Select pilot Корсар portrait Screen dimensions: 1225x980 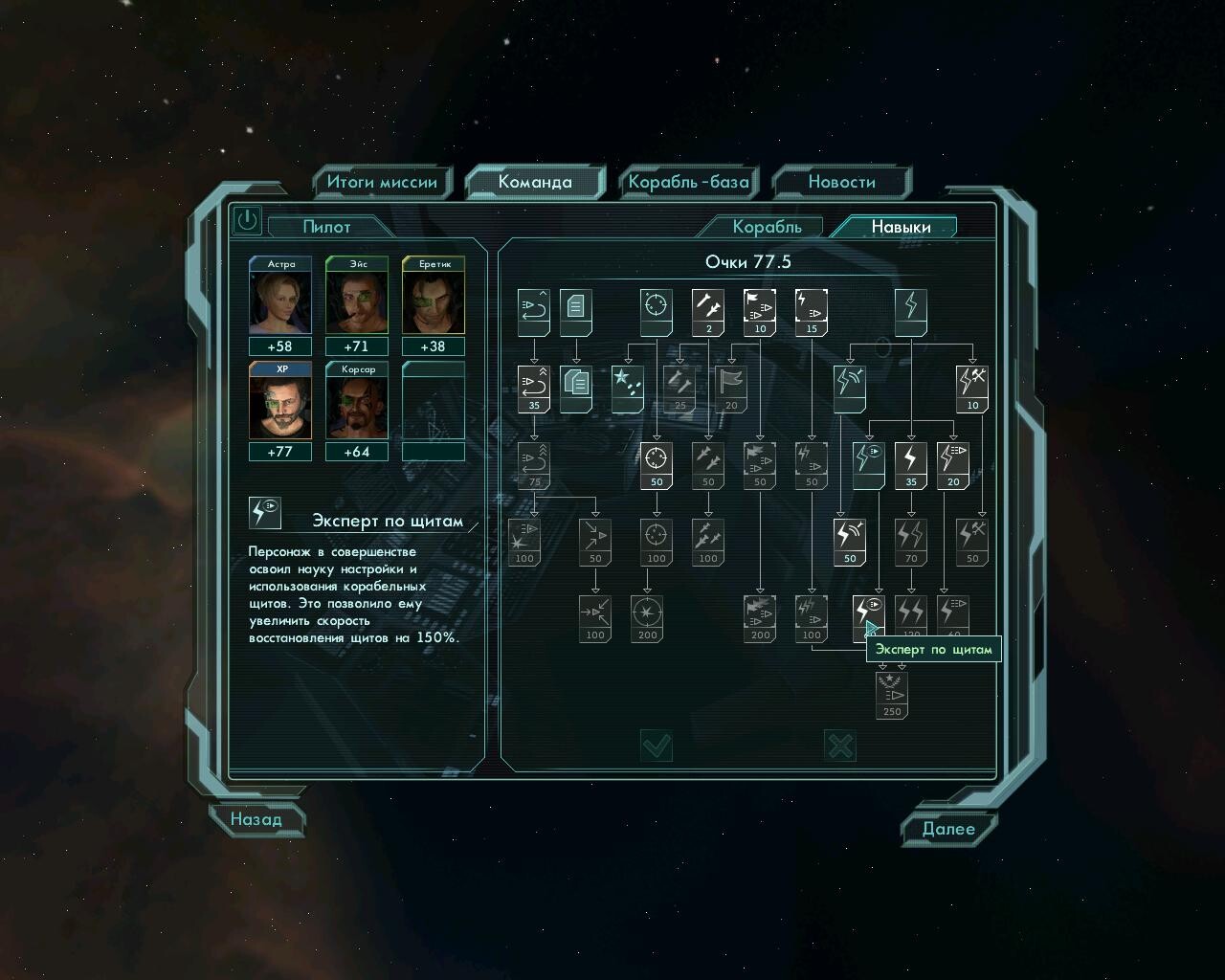pyautogui.click(x=357, y=408)
